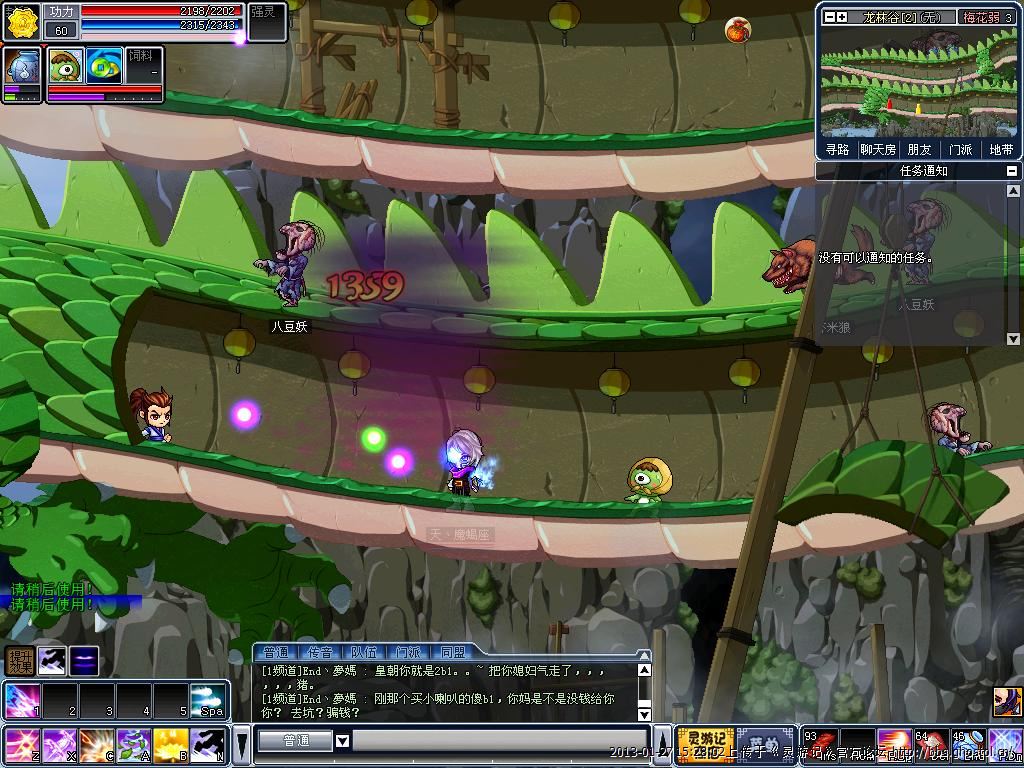
Task: Switch to the 传音 chat tab
Action: point(321,653)
